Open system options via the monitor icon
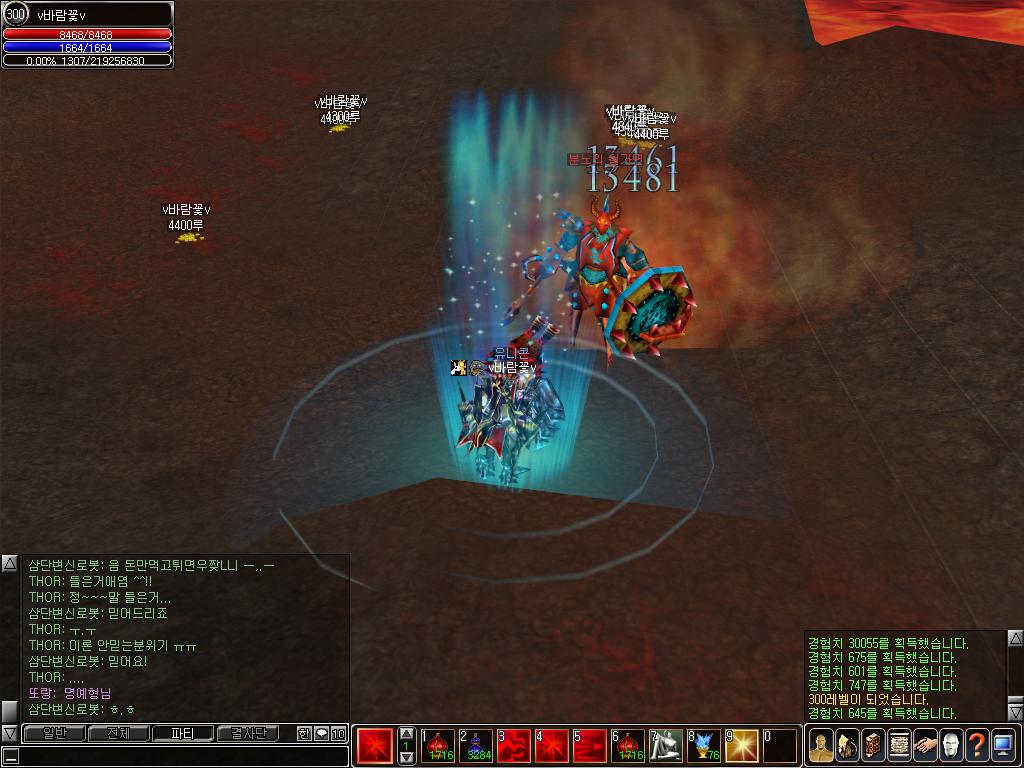 (x=1003, y=746)
